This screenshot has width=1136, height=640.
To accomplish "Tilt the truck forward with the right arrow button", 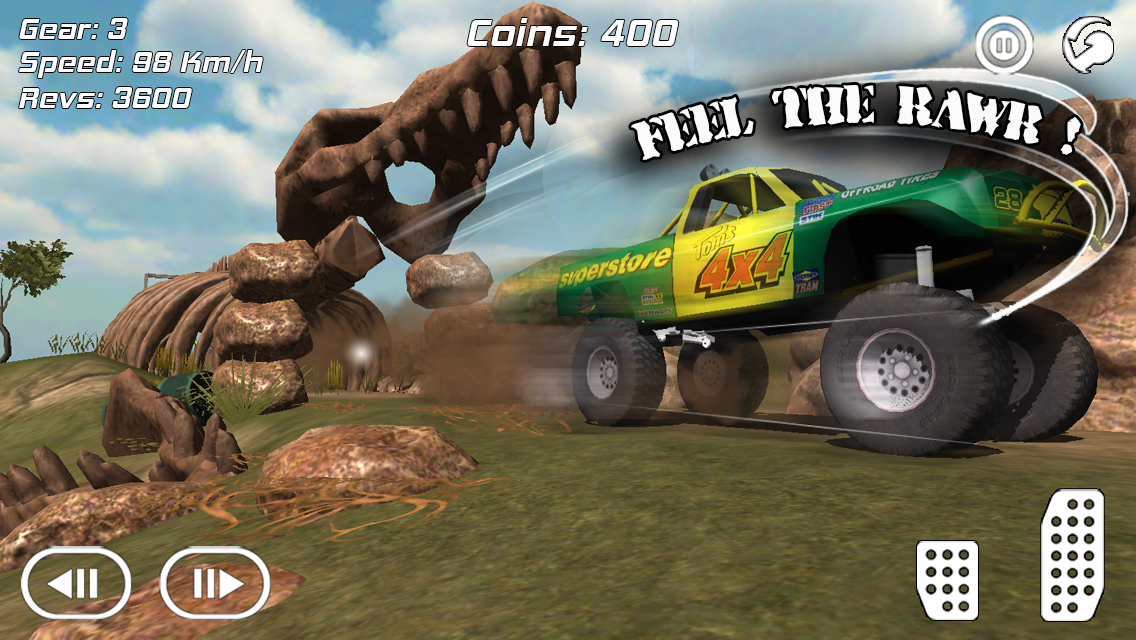I will [x=215, y=582].
